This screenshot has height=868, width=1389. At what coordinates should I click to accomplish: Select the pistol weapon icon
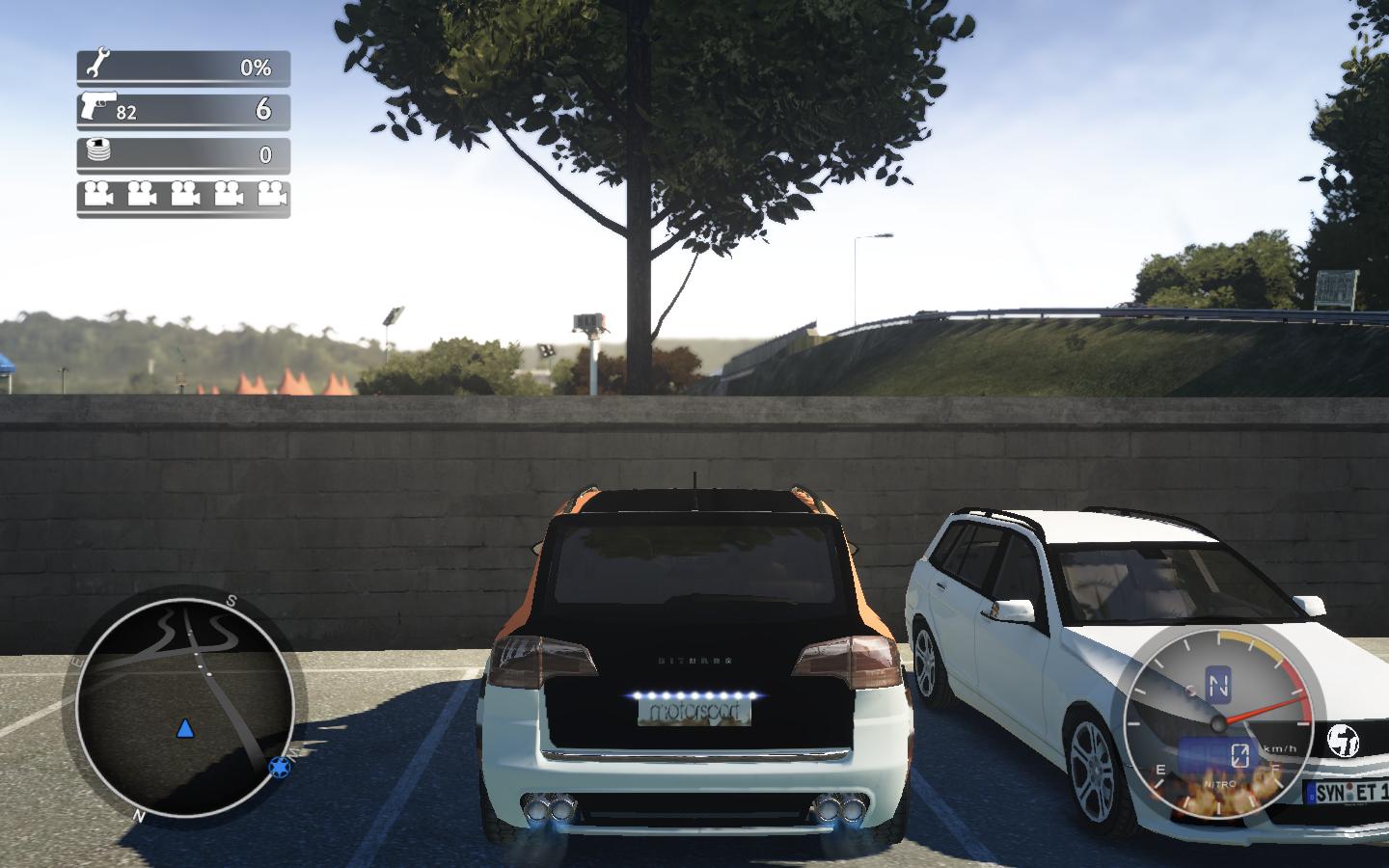click(x=96, y=106)
